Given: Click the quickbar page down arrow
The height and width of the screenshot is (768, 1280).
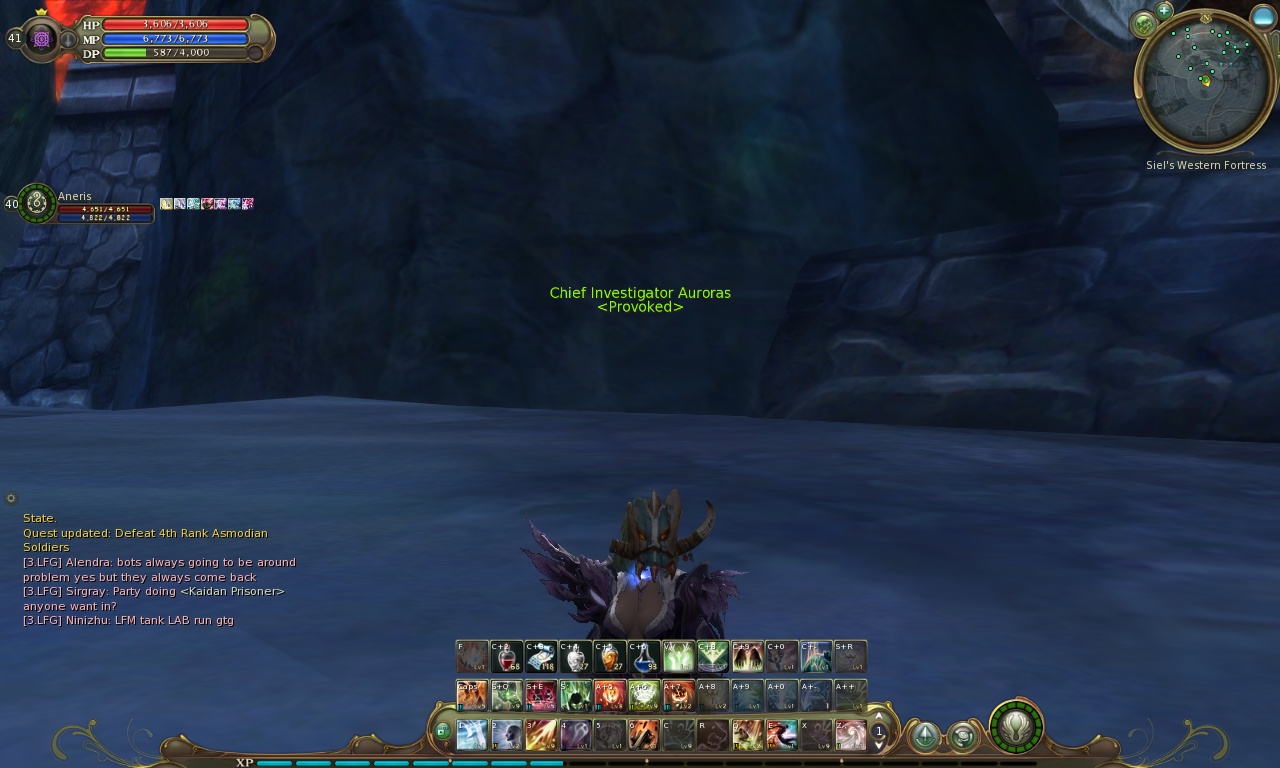Looking at the screenshot, I should [879, 747].
